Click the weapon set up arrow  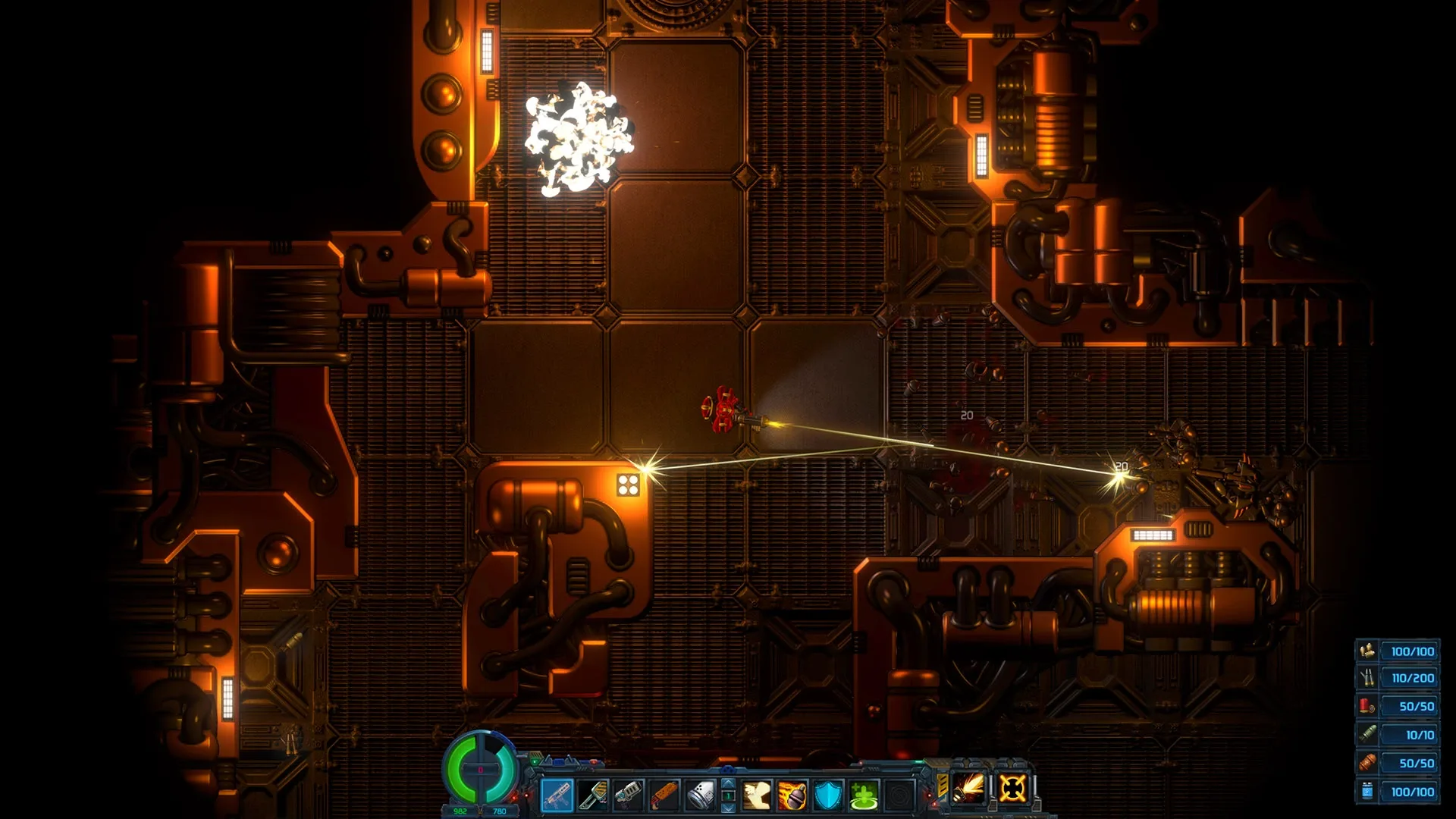[x=728, y=784]
